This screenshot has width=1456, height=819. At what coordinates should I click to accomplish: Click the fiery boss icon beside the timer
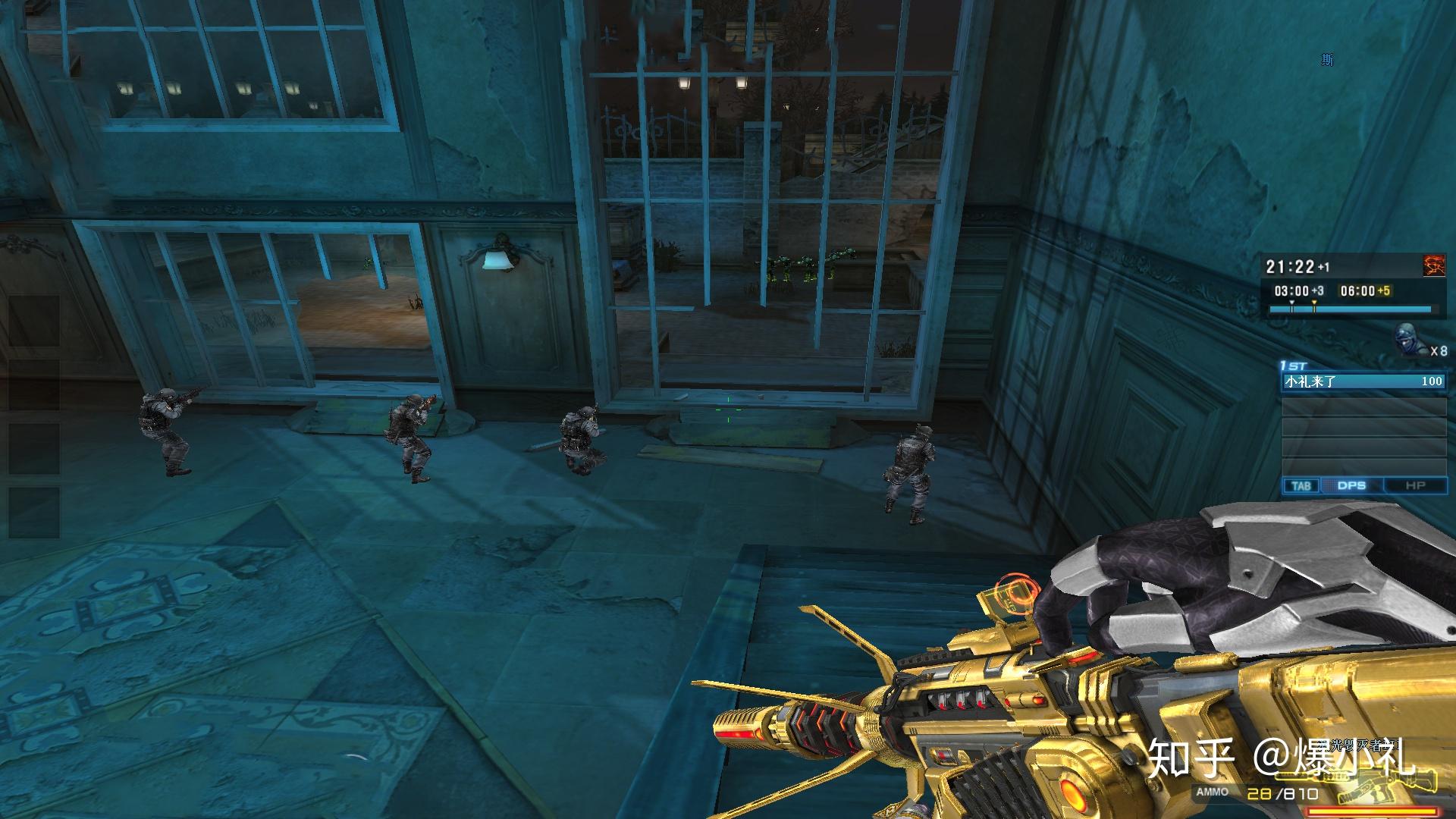click(x=1434, y=266)
